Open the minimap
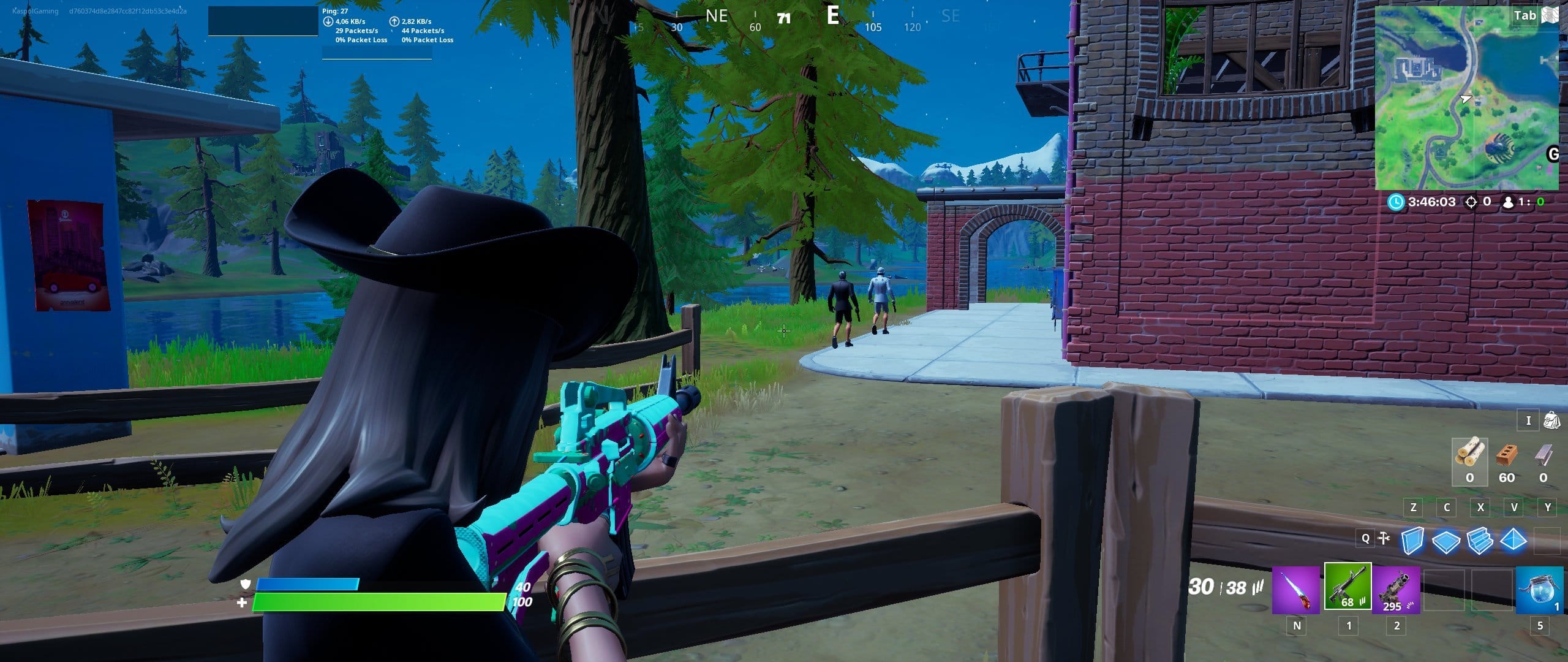Screen dimensions: 1568x662 1466,98
